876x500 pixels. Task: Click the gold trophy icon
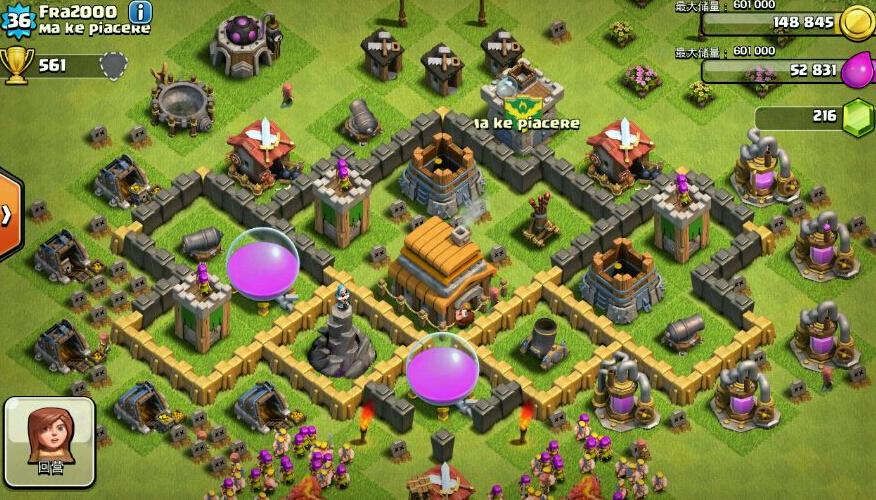pyautogui.click(x=17, y=65)
